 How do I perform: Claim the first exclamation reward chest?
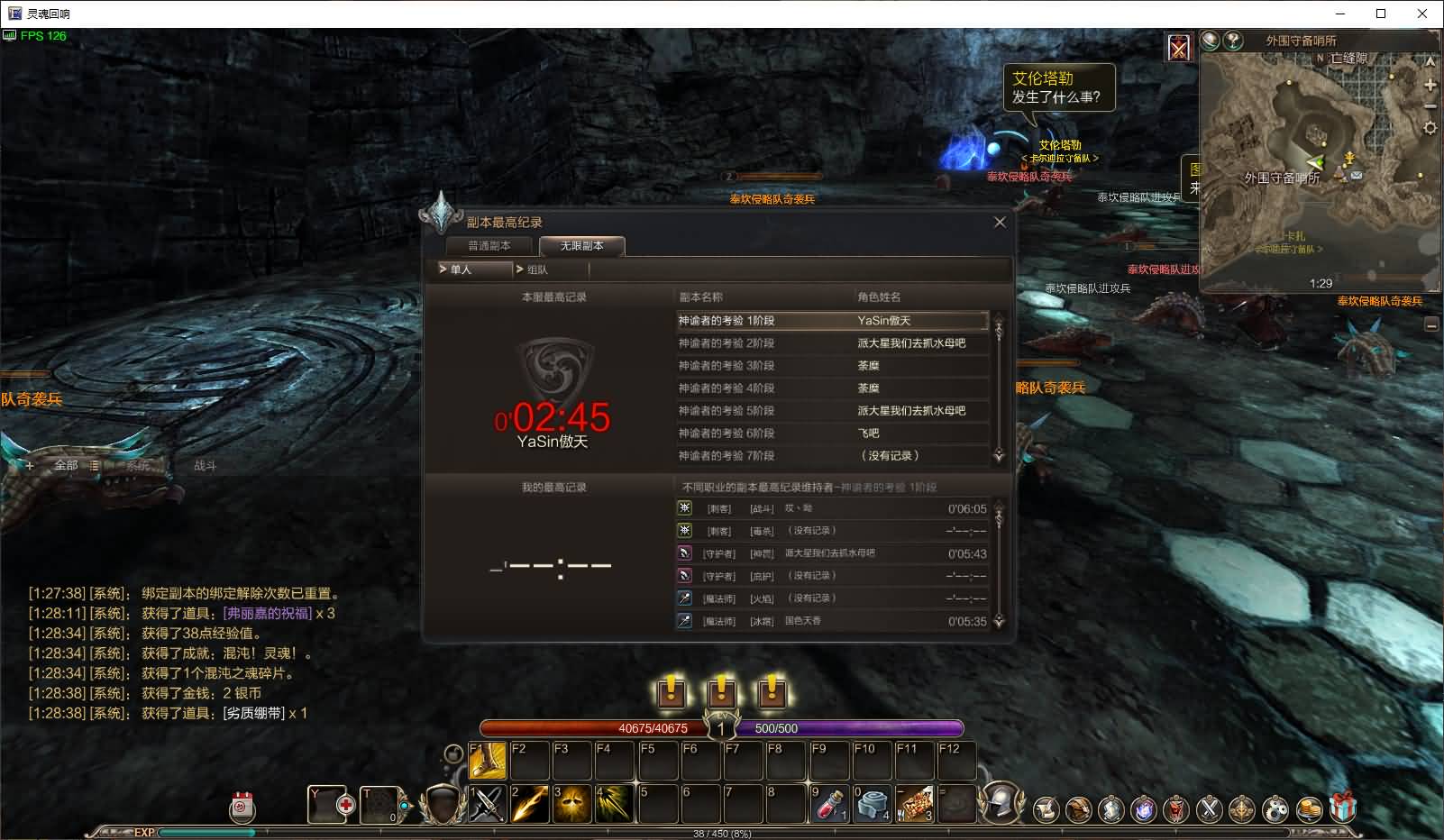click(671, 693)
